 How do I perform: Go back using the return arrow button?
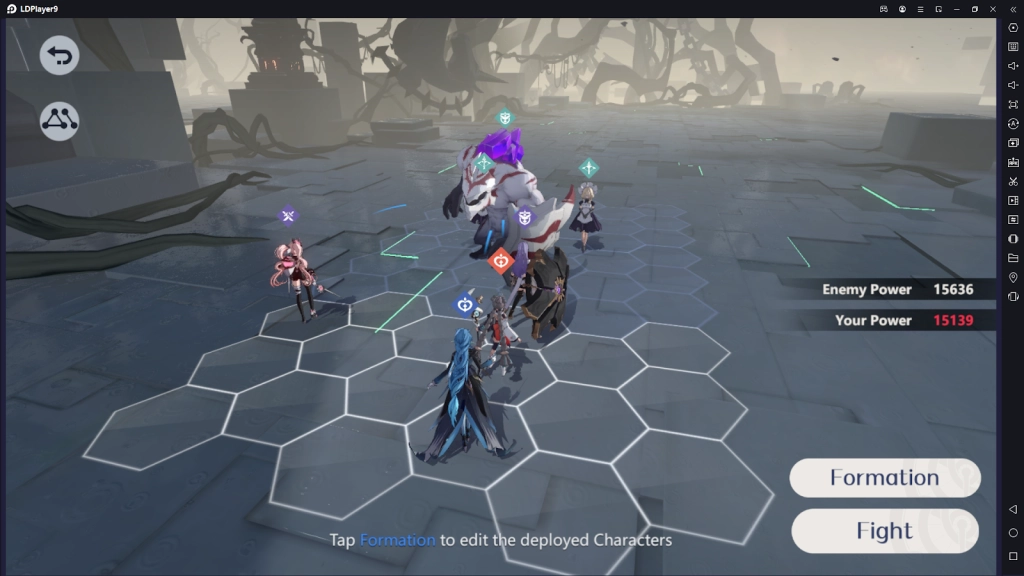pos(59,56)
